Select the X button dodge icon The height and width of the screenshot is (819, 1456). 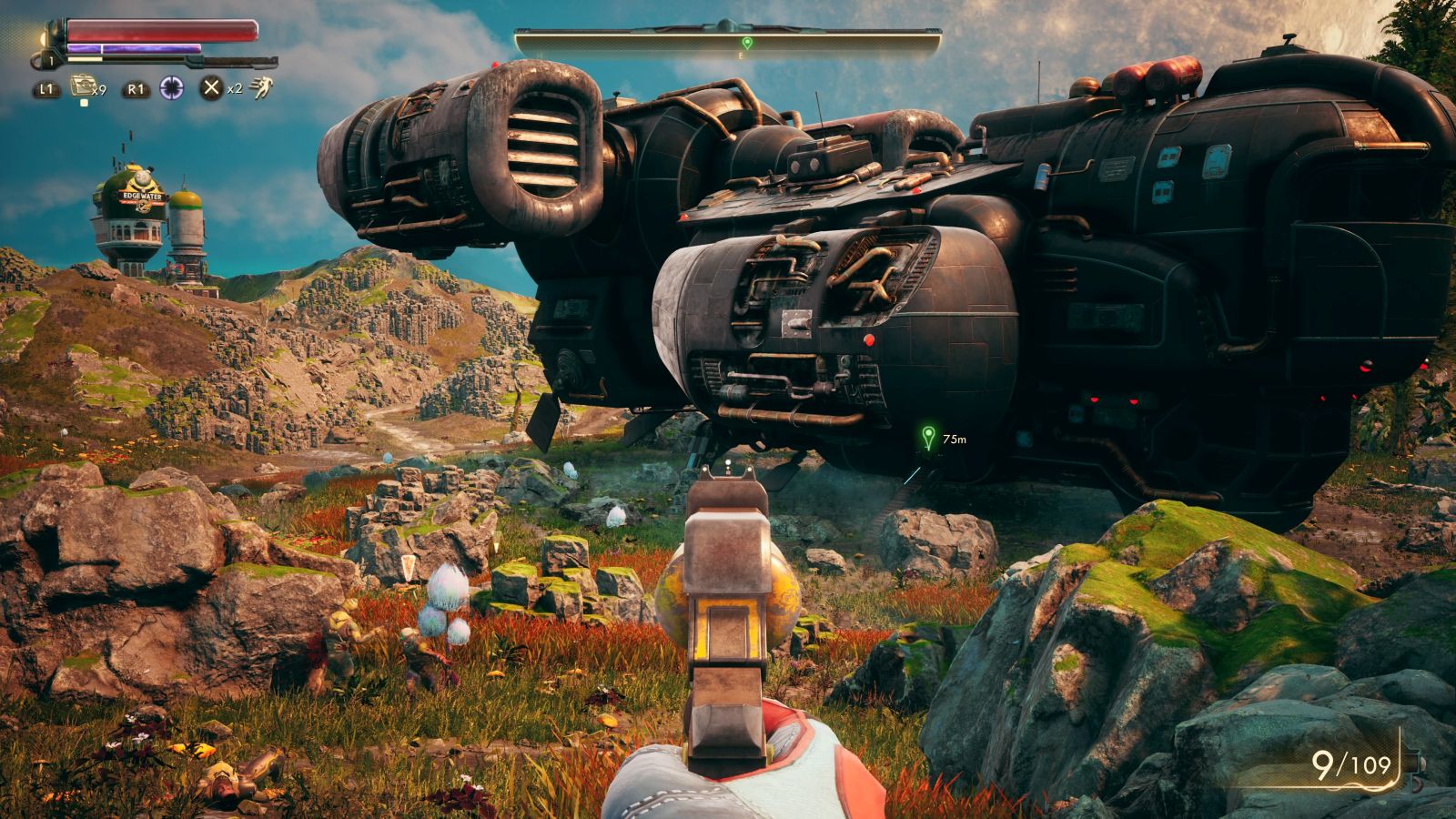210,87
